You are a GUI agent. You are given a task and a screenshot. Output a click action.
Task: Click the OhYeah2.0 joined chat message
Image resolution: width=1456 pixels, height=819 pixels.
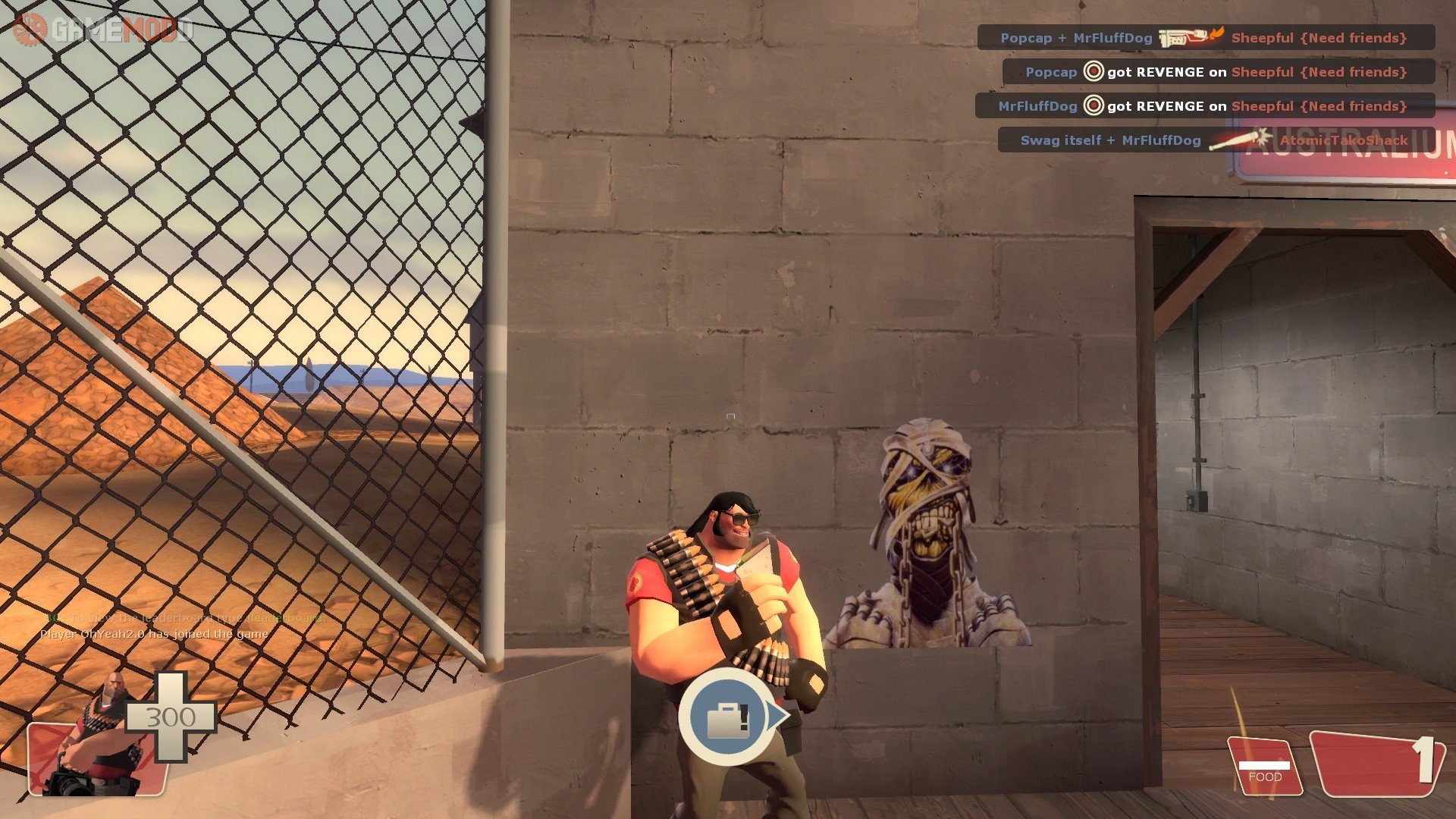click(154, 634)
